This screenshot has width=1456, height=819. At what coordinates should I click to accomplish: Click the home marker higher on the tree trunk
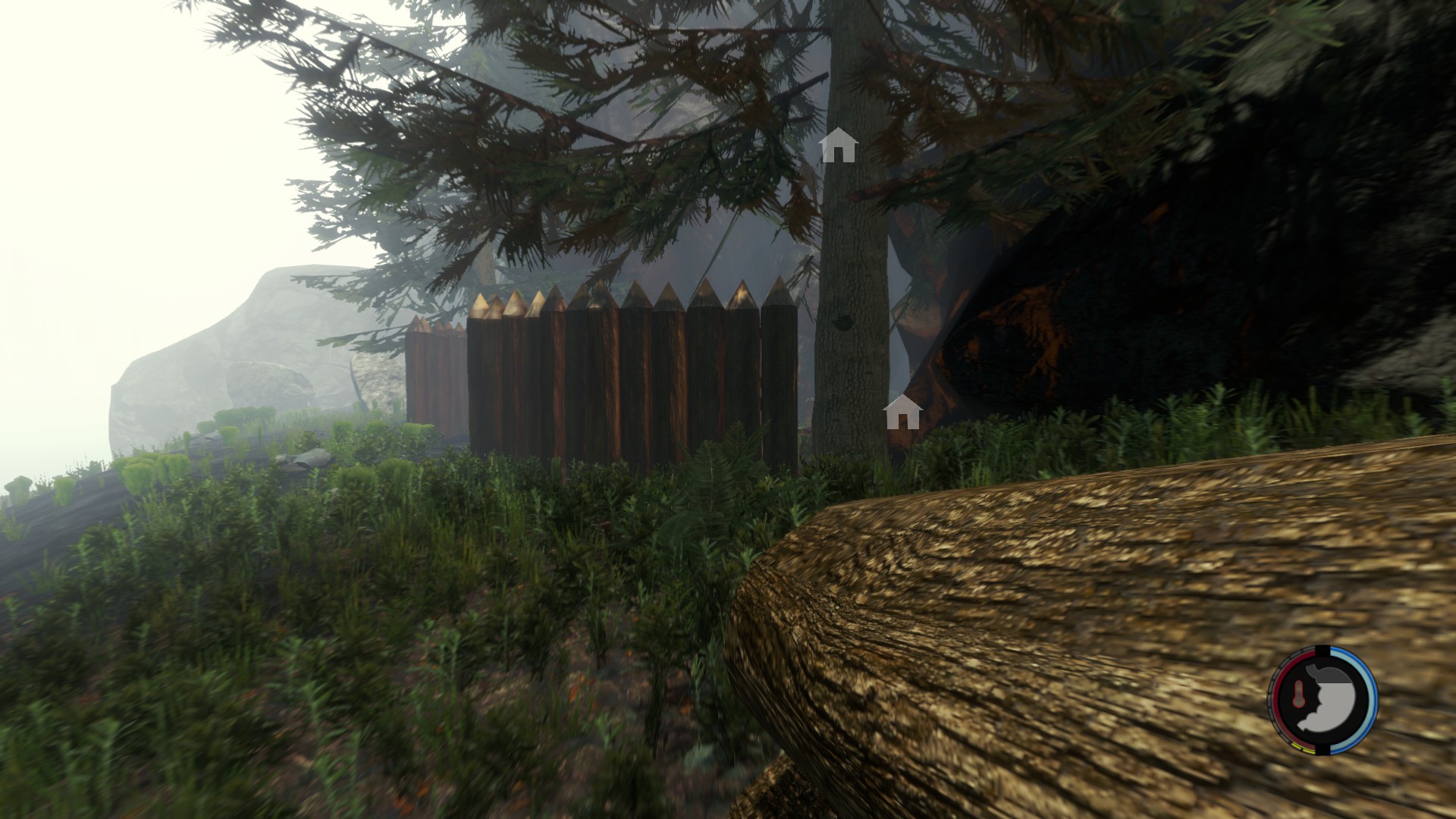pyautogui.click(x=838, y=145)
